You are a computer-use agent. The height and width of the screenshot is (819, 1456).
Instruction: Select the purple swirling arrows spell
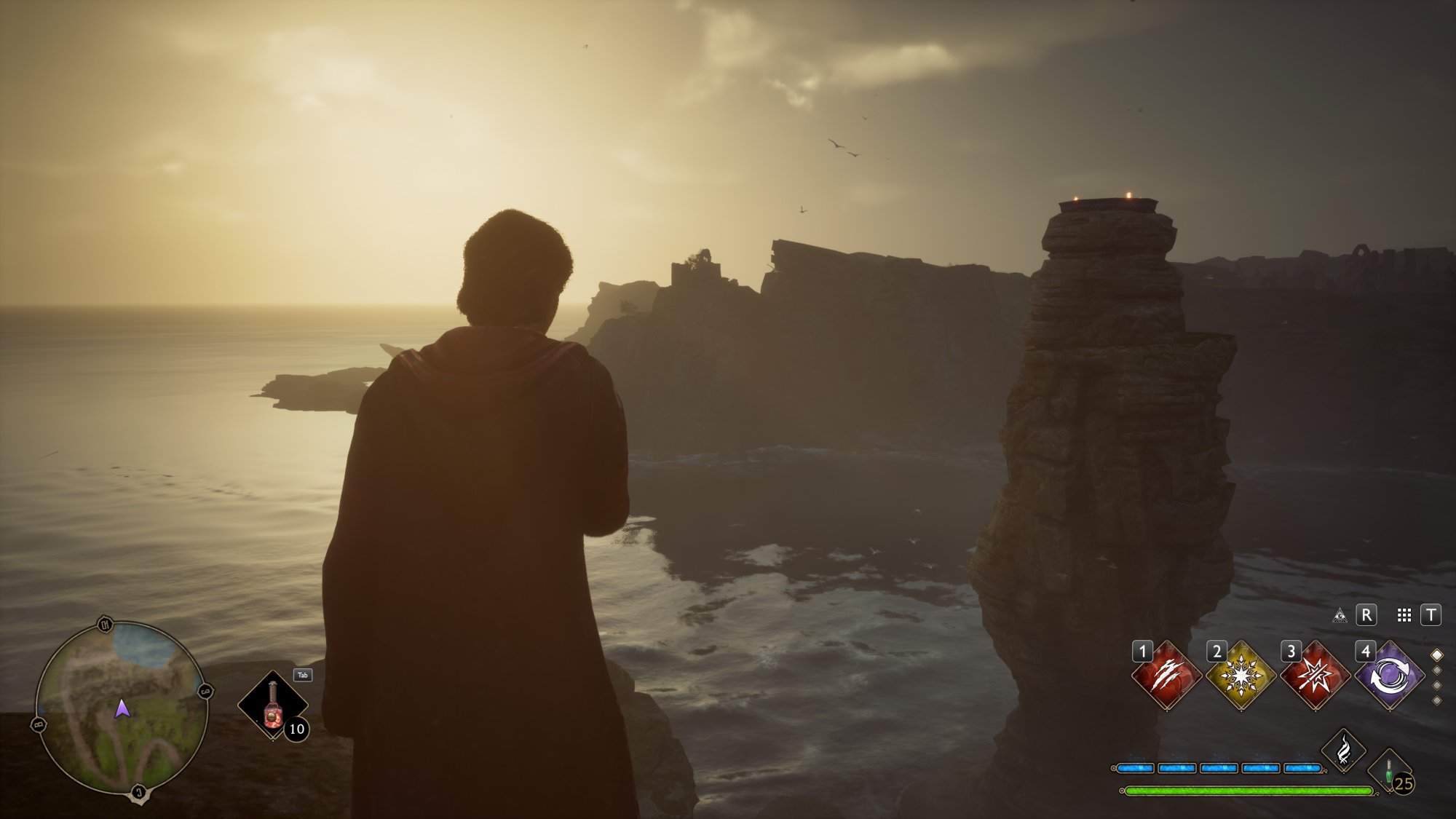point(1389,676)
